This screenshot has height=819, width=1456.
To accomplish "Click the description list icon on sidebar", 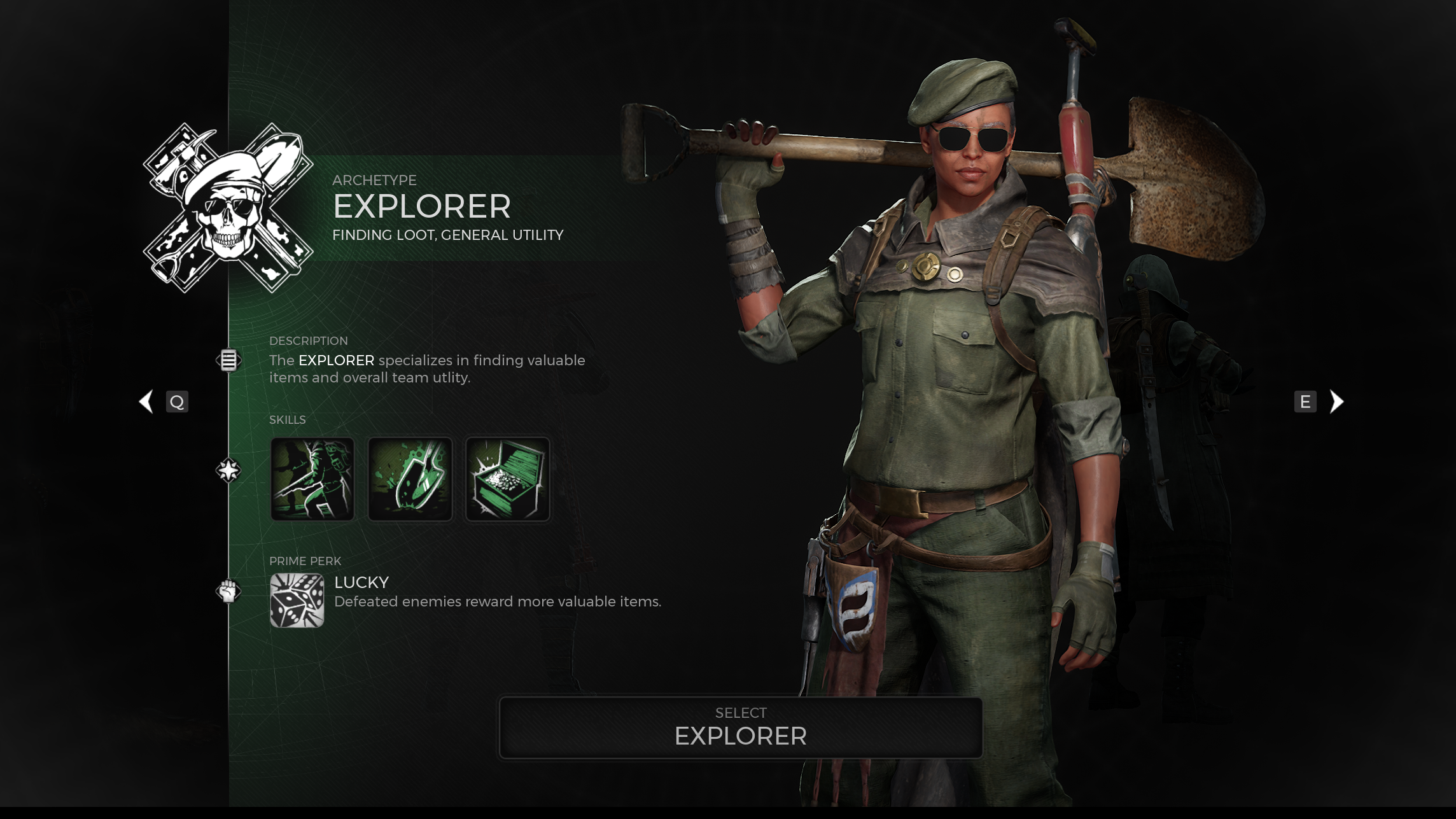I will [228, 360].
